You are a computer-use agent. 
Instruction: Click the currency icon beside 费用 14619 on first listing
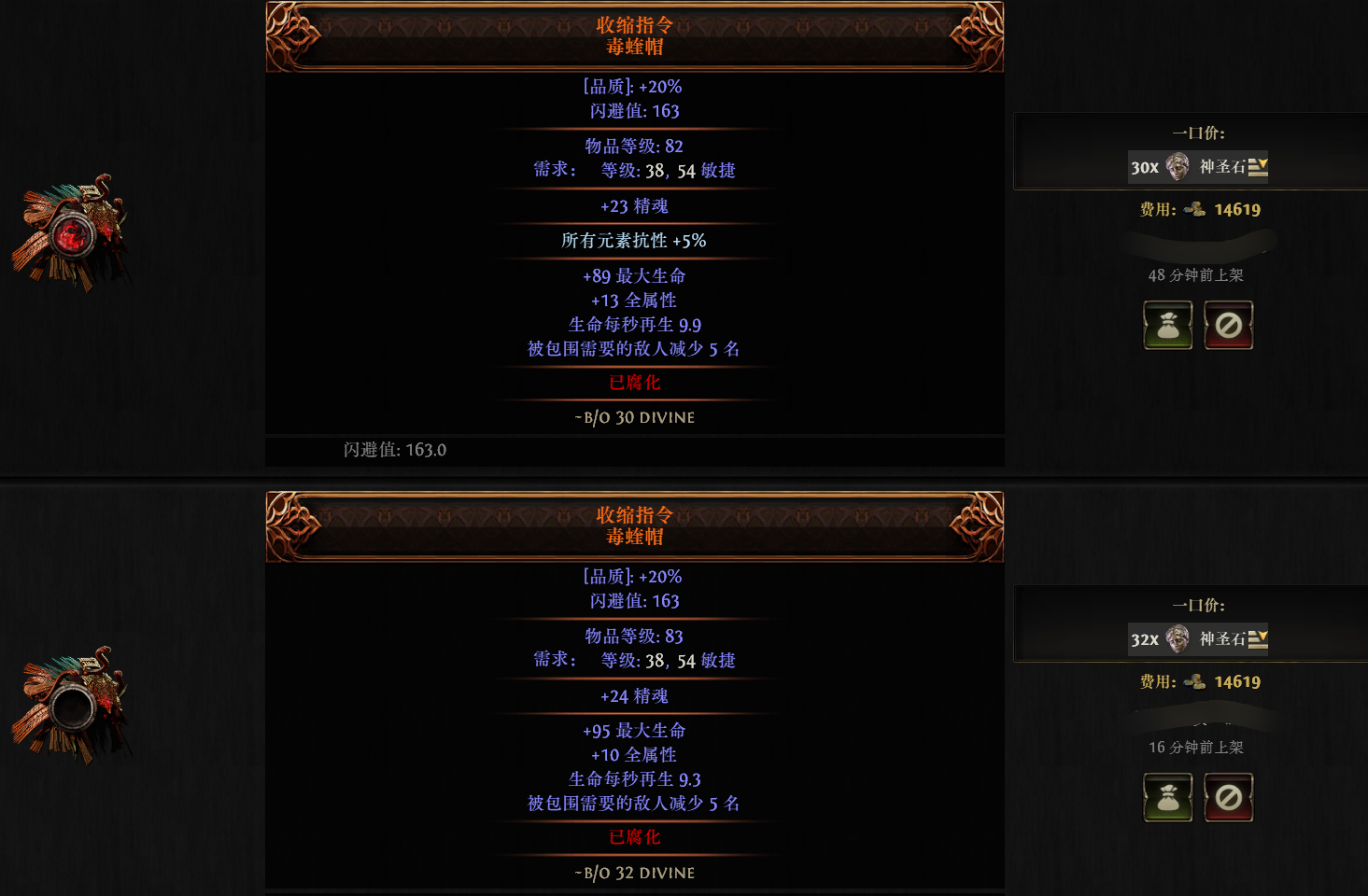(1196, 209)
